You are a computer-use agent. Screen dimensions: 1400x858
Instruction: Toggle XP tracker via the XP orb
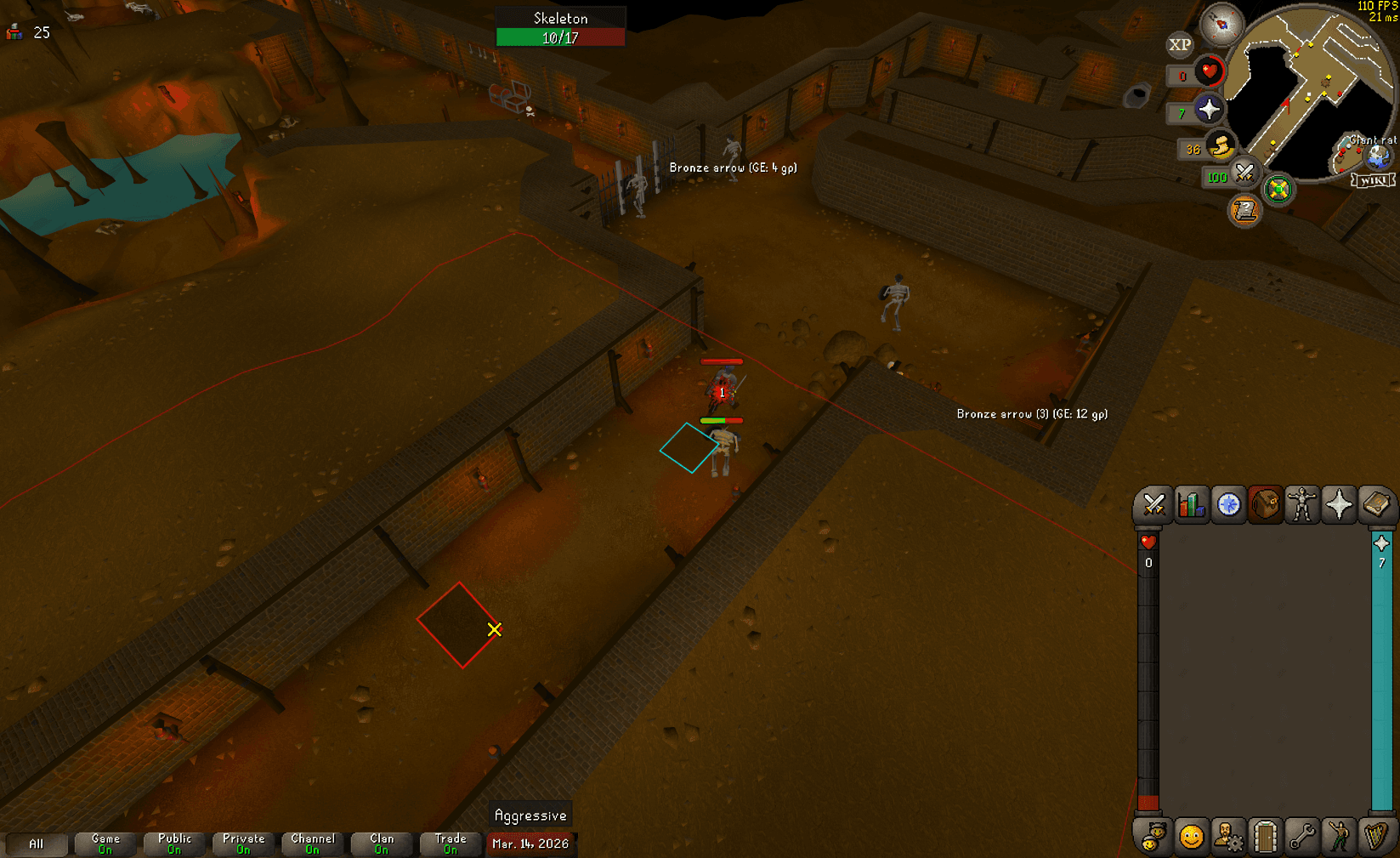point(1179,44)
